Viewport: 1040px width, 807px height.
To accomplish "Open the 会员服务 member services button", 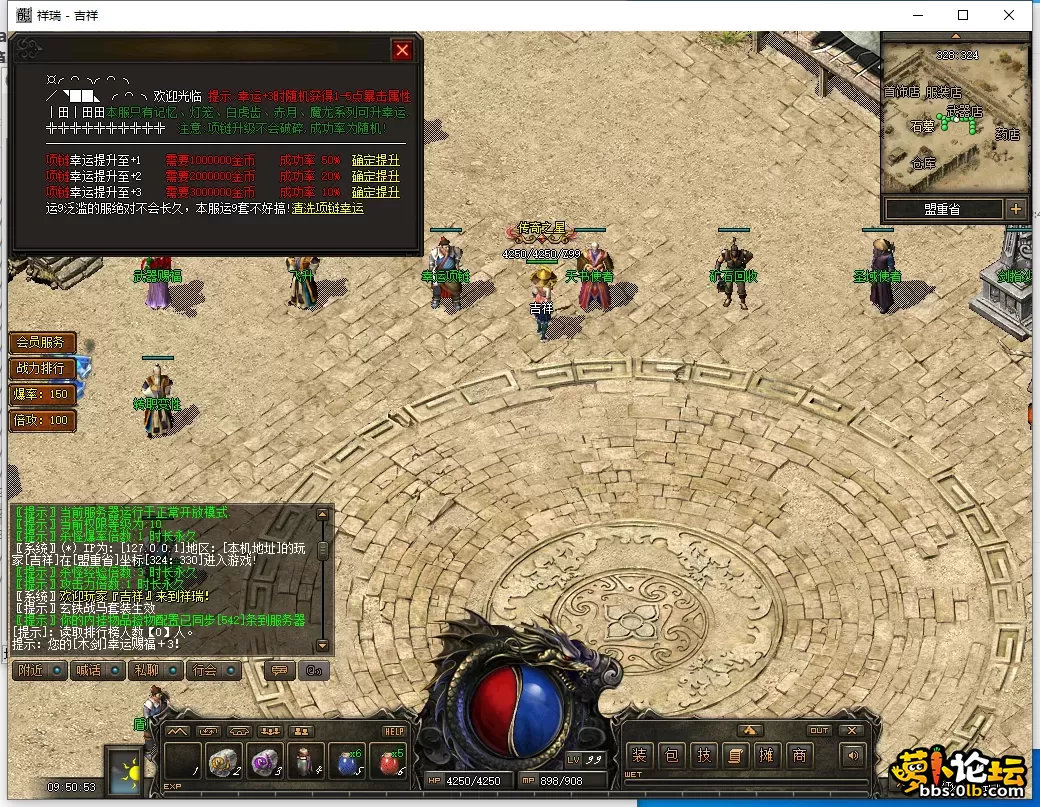I will click(x=41, y=342).
